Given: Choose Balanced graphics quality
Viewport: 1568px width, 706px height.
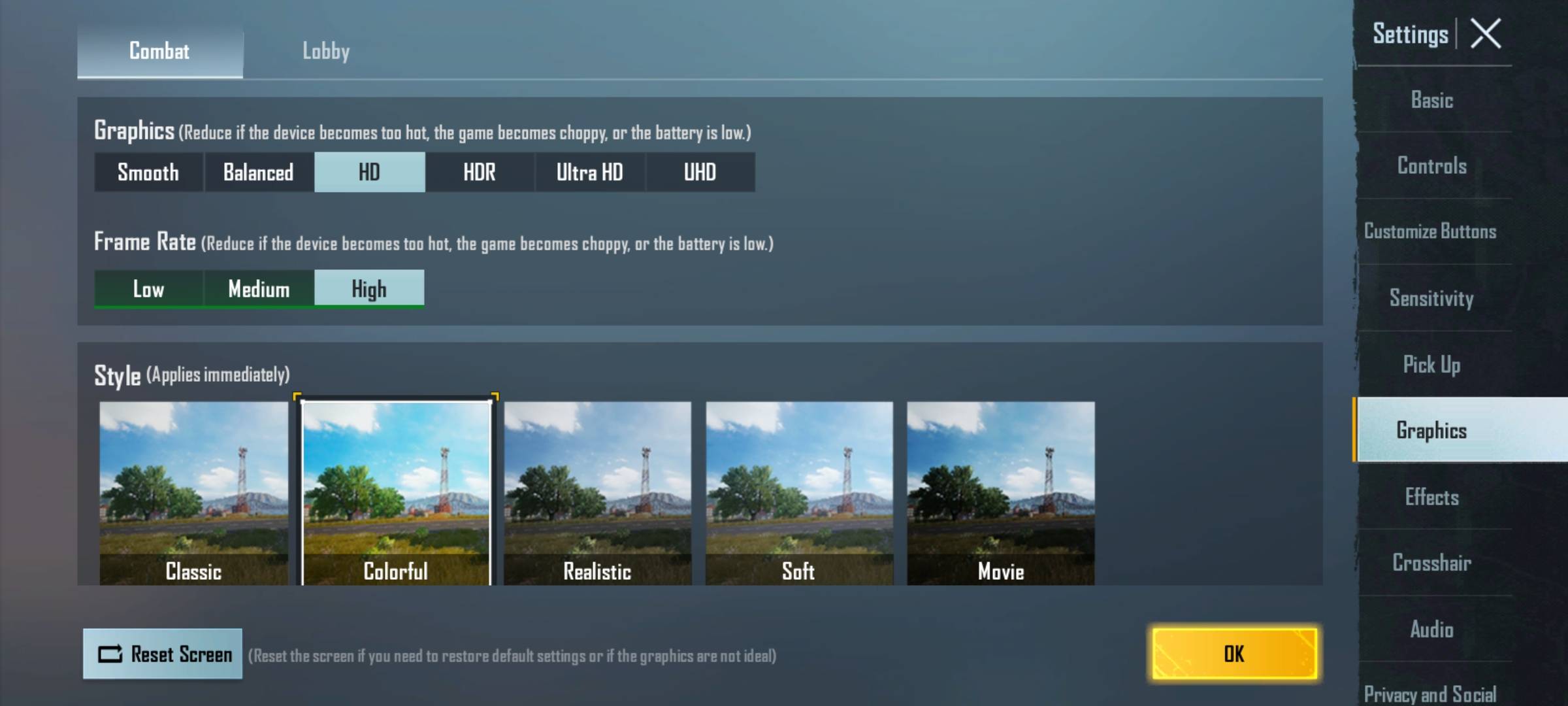Looking at the screenshot, I should [x=259, y=173].
